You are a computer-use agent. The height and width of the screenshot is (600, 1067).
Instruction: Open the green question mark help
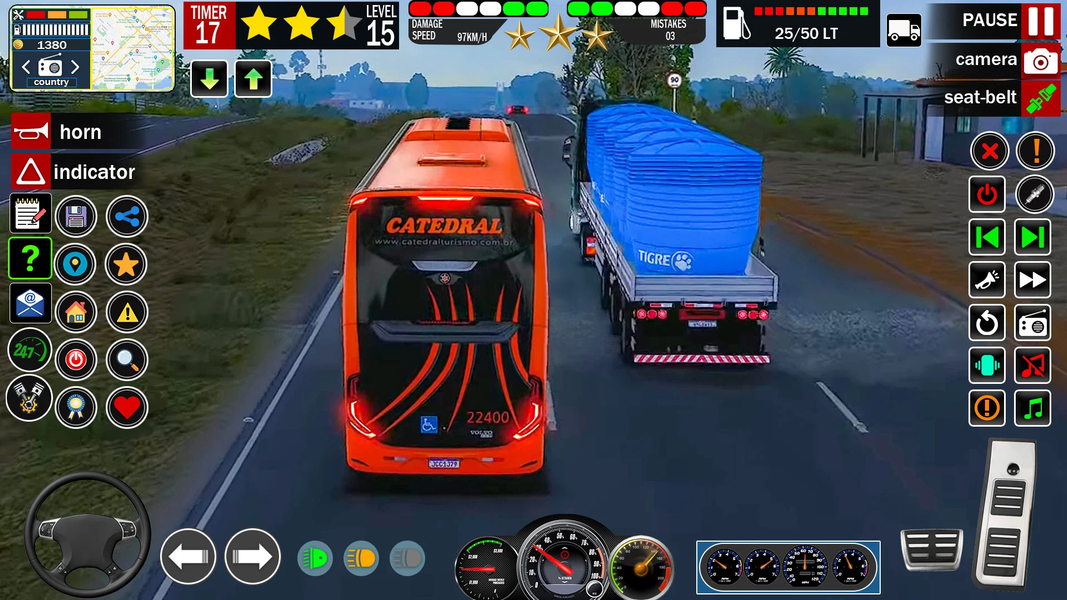[x=30, y=258]
